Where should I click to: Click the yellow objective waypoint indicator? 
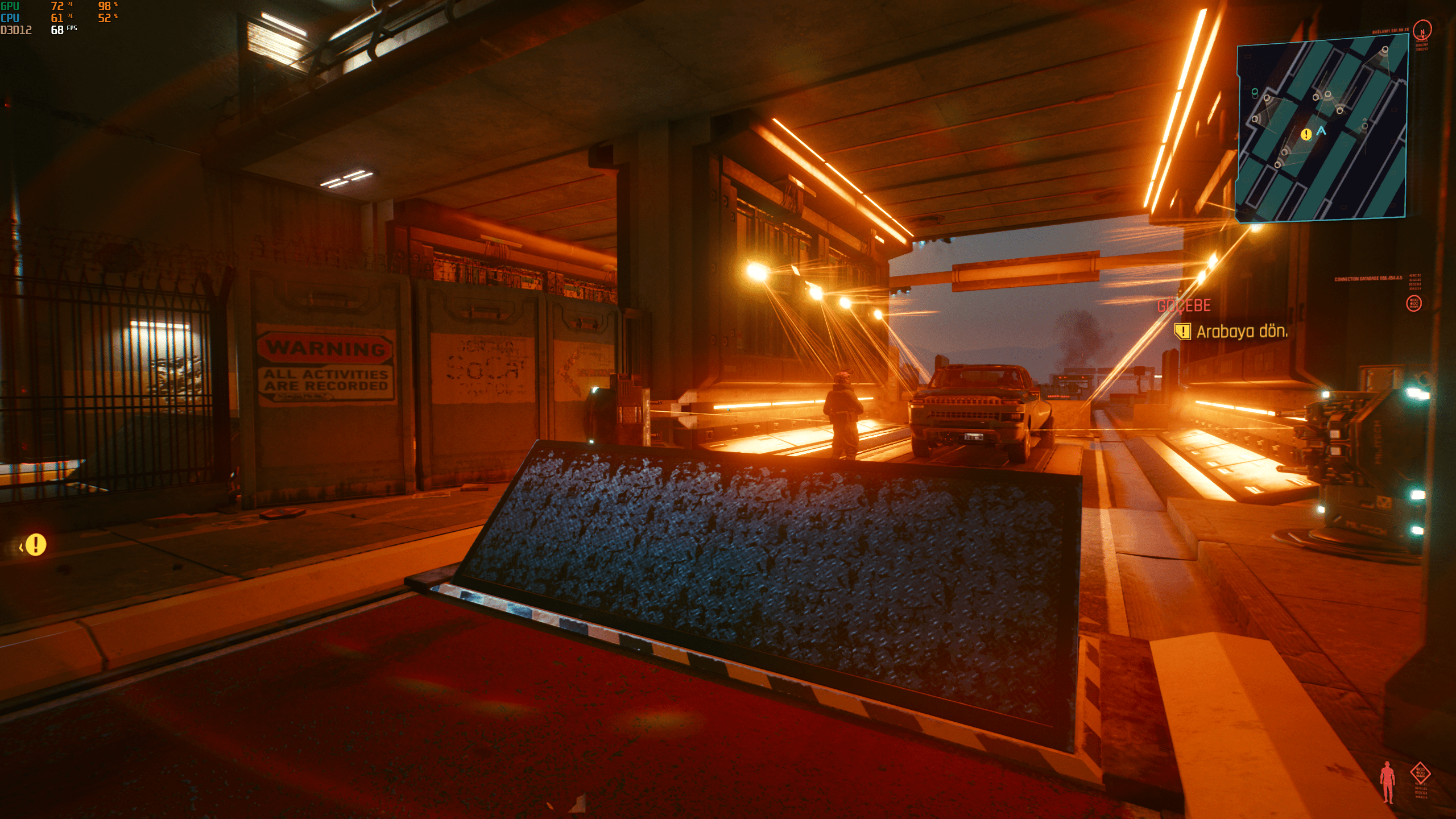point(36,545)
